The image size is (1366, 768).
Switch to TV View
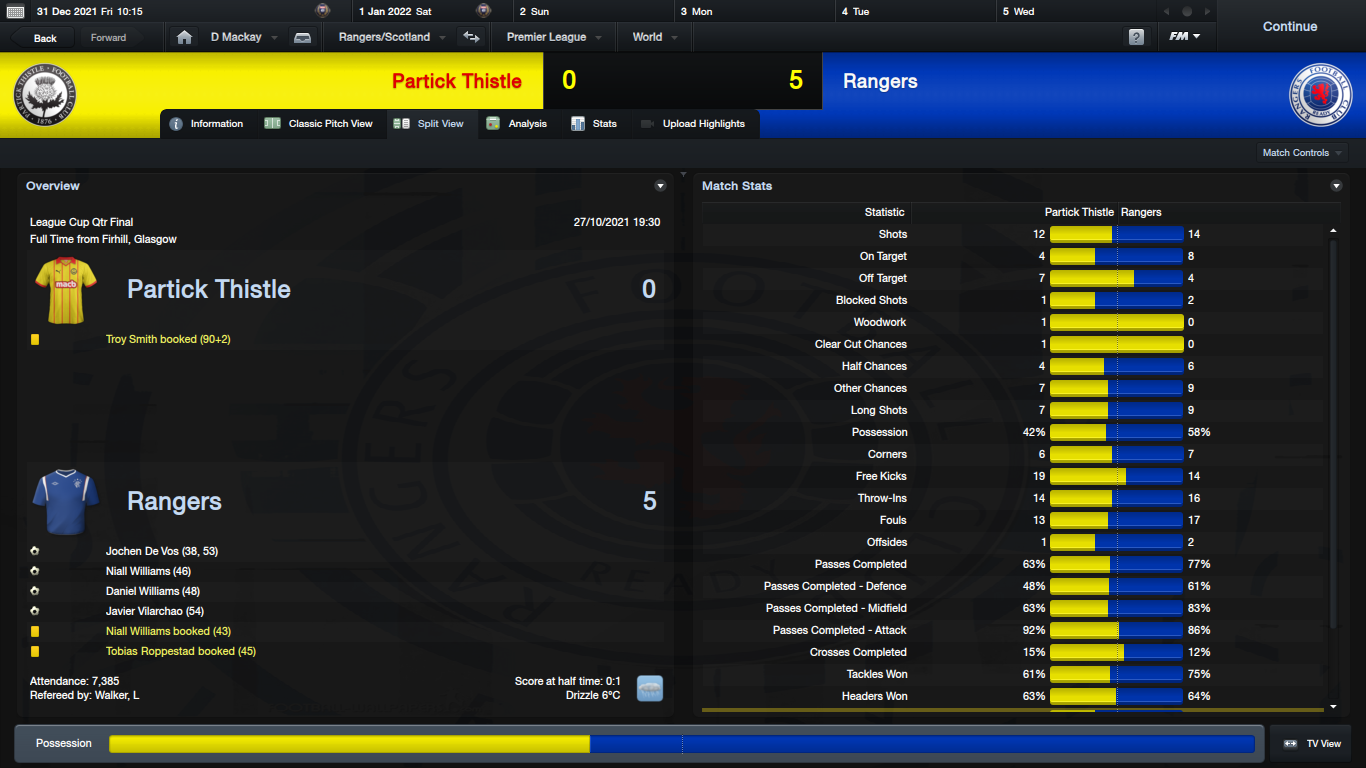point(1312,744)
